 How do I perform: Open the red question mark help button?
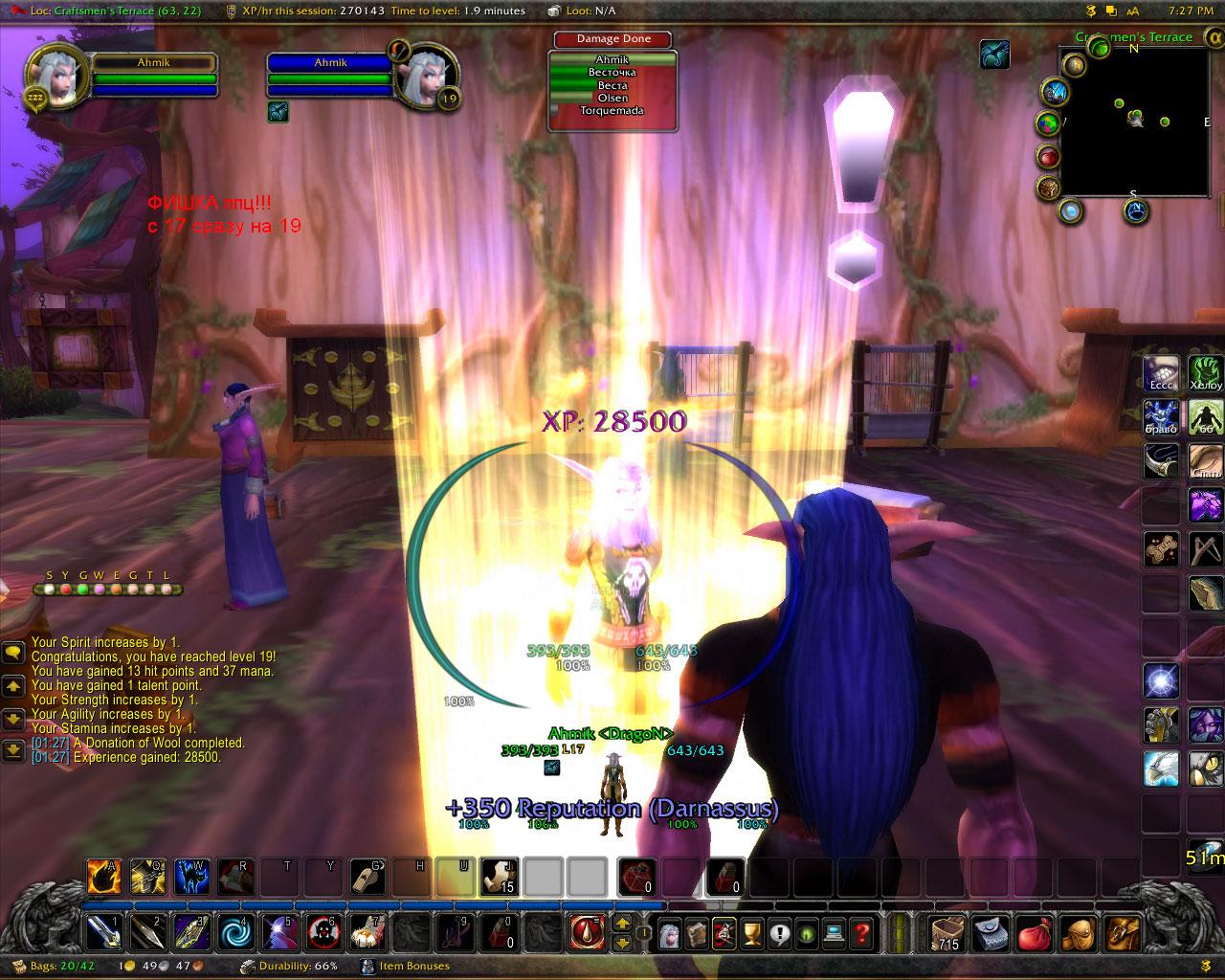click(x=861, y=930)
